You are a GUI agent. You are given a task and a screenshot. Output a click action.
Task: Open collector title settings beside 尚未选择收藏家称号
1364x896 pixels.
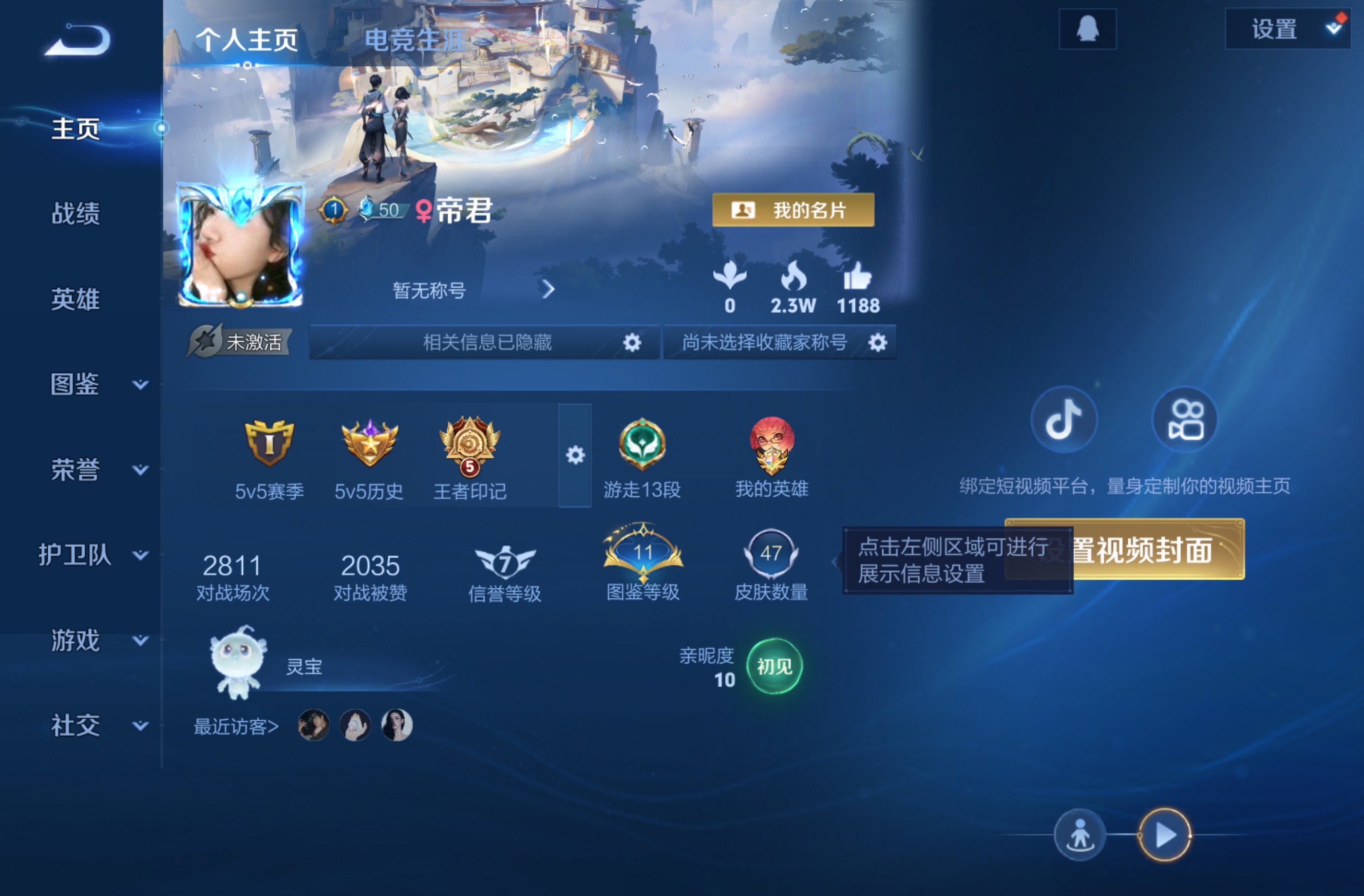pos(876,342)
